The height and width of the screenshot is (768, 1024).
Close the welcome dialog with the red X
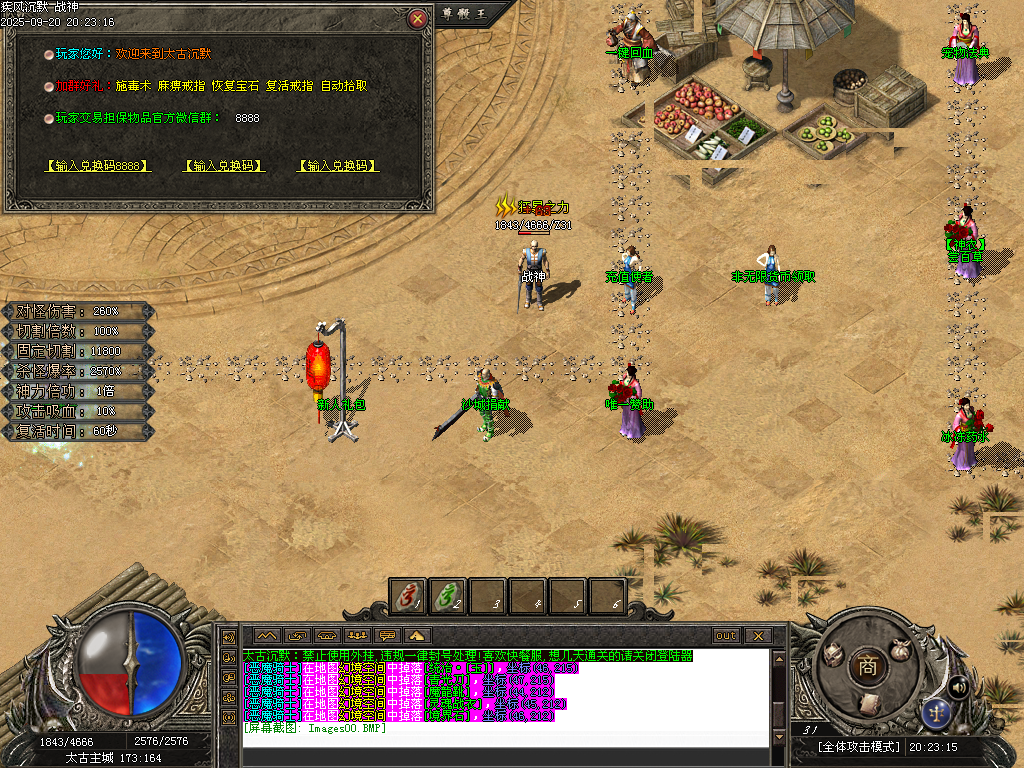(x=418, y=18)
